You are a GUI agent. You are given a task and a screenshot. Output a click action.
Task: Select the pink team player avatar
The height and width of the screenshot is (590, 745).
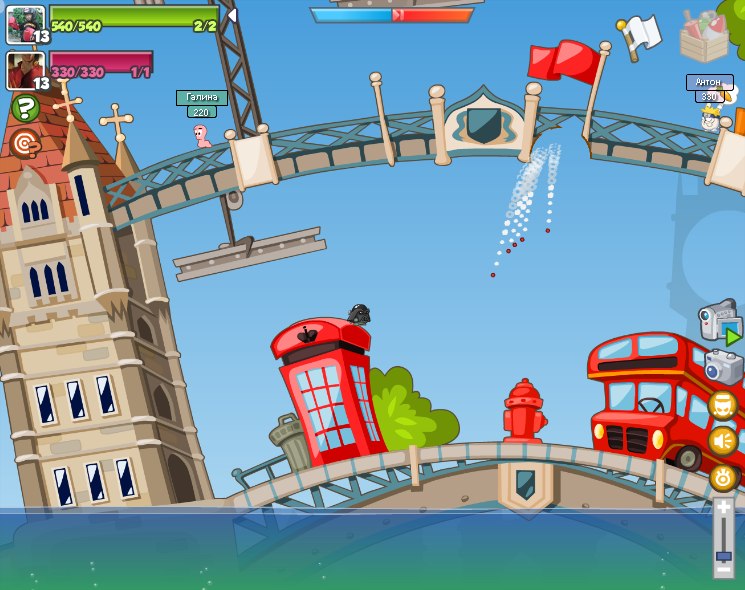tap(25, 70)
